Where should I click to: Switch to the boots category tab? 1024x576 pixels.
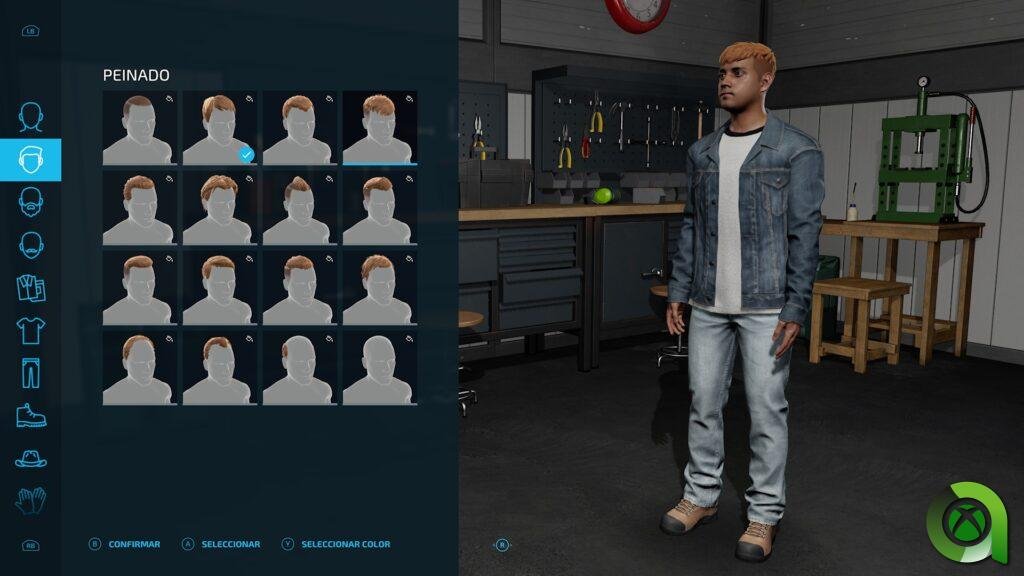point(31,415)
